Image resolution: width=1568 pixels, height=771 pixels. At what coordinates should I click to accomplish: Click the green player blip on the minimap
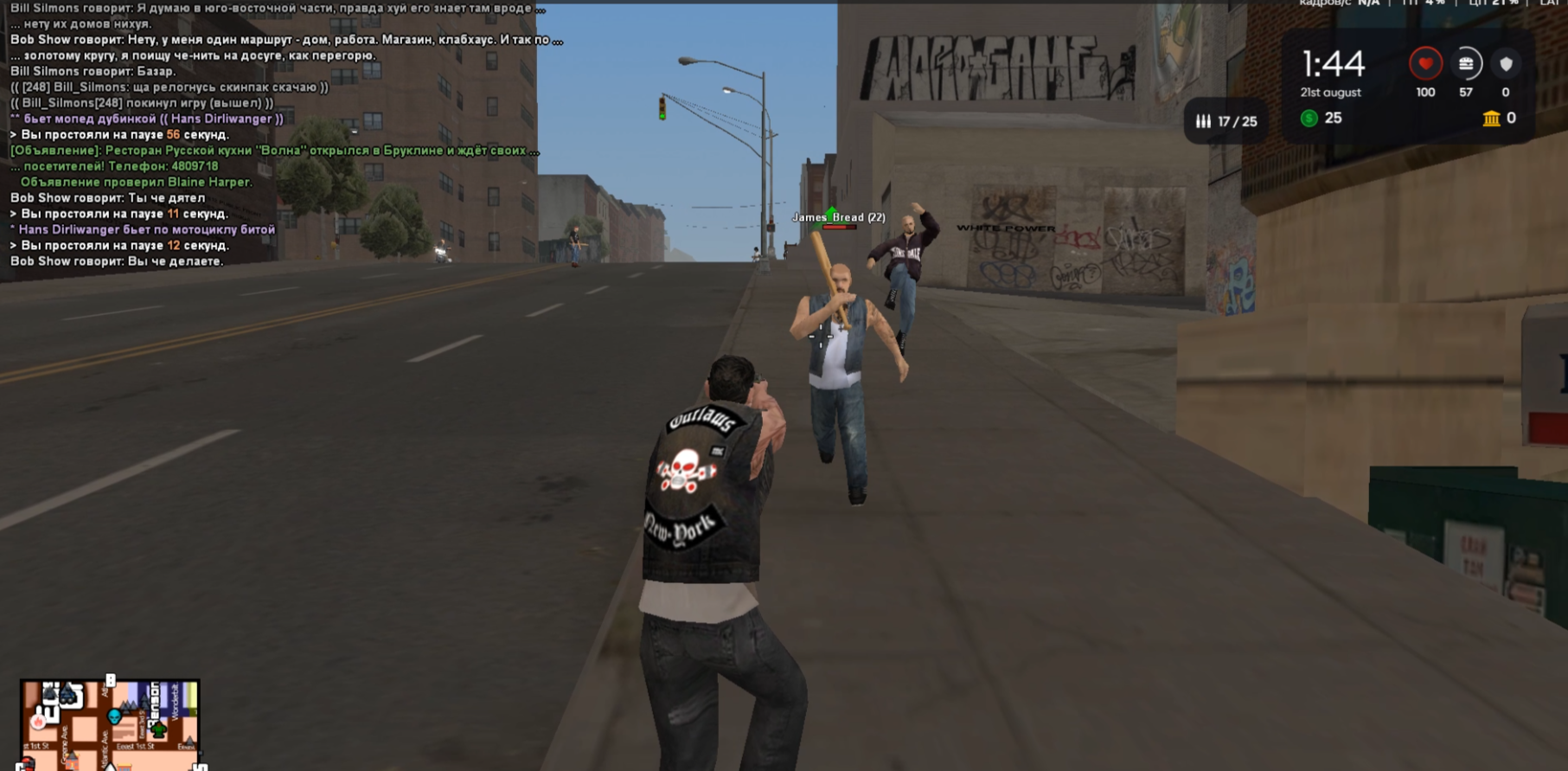(158, 729)
